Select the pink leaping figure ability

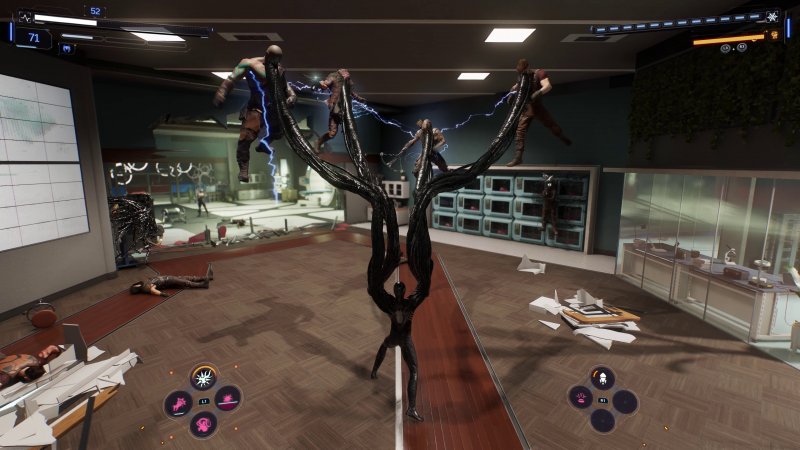[178, 403]
